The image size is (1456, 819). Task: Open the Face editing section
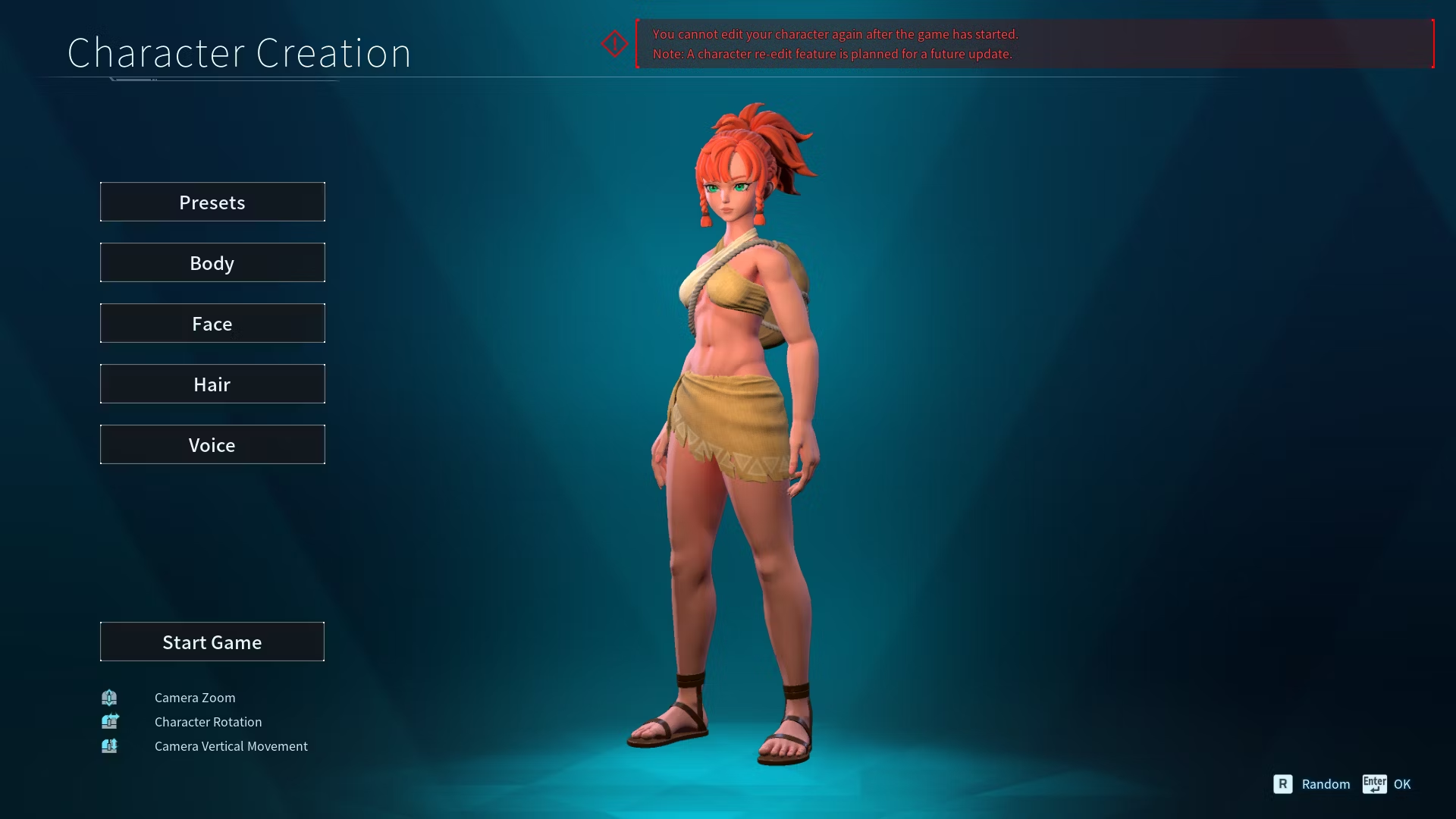pos(212,323)
